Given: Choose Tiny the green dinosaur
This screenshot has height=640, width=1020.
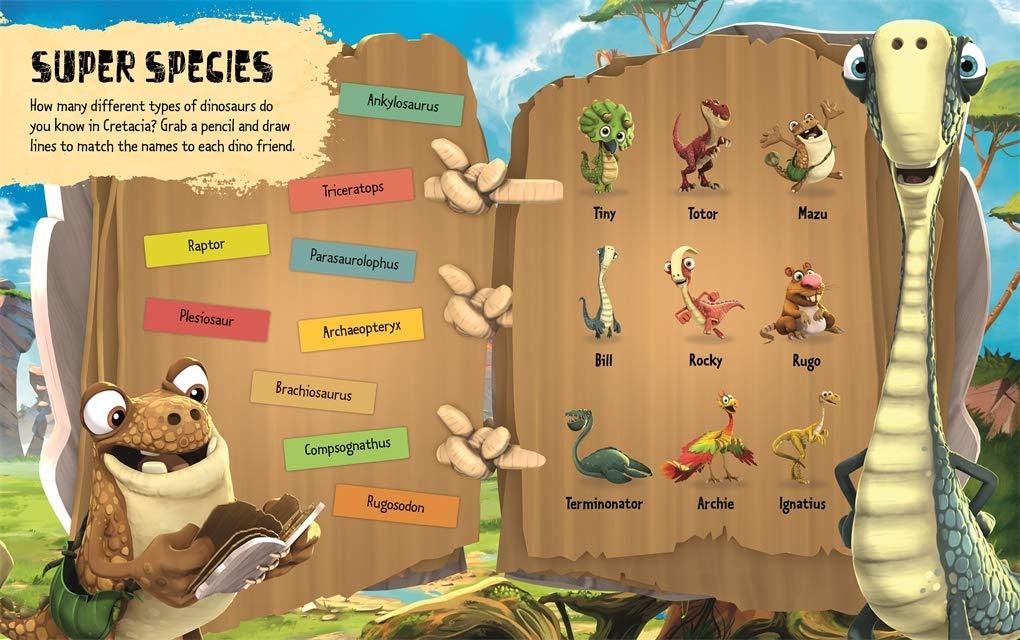Looking at the screenshot, I should pyautogui.click(x=604, y=147).
